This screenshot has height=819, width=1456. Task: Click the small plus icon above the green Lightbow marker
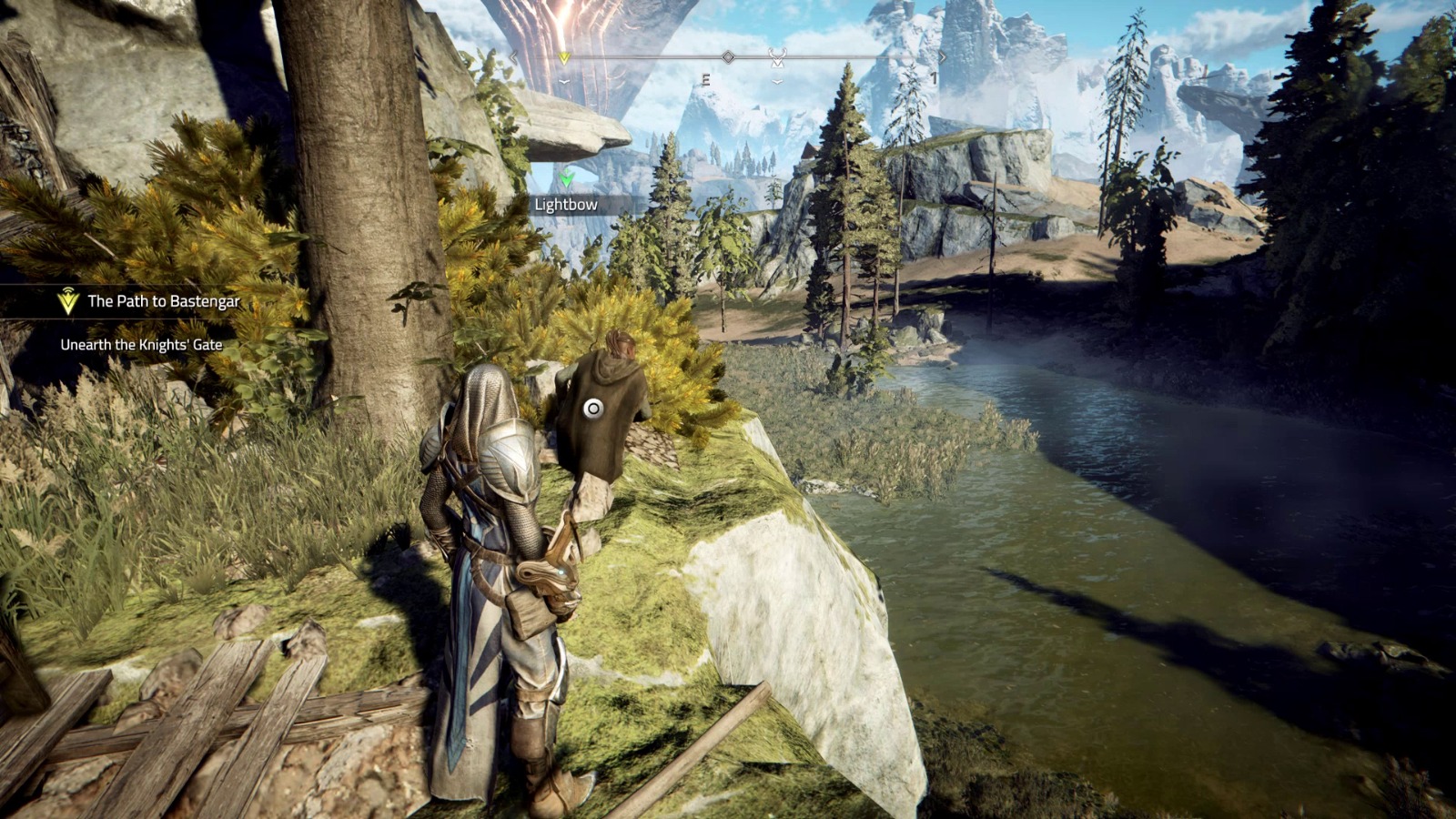[x=566, y=171]
